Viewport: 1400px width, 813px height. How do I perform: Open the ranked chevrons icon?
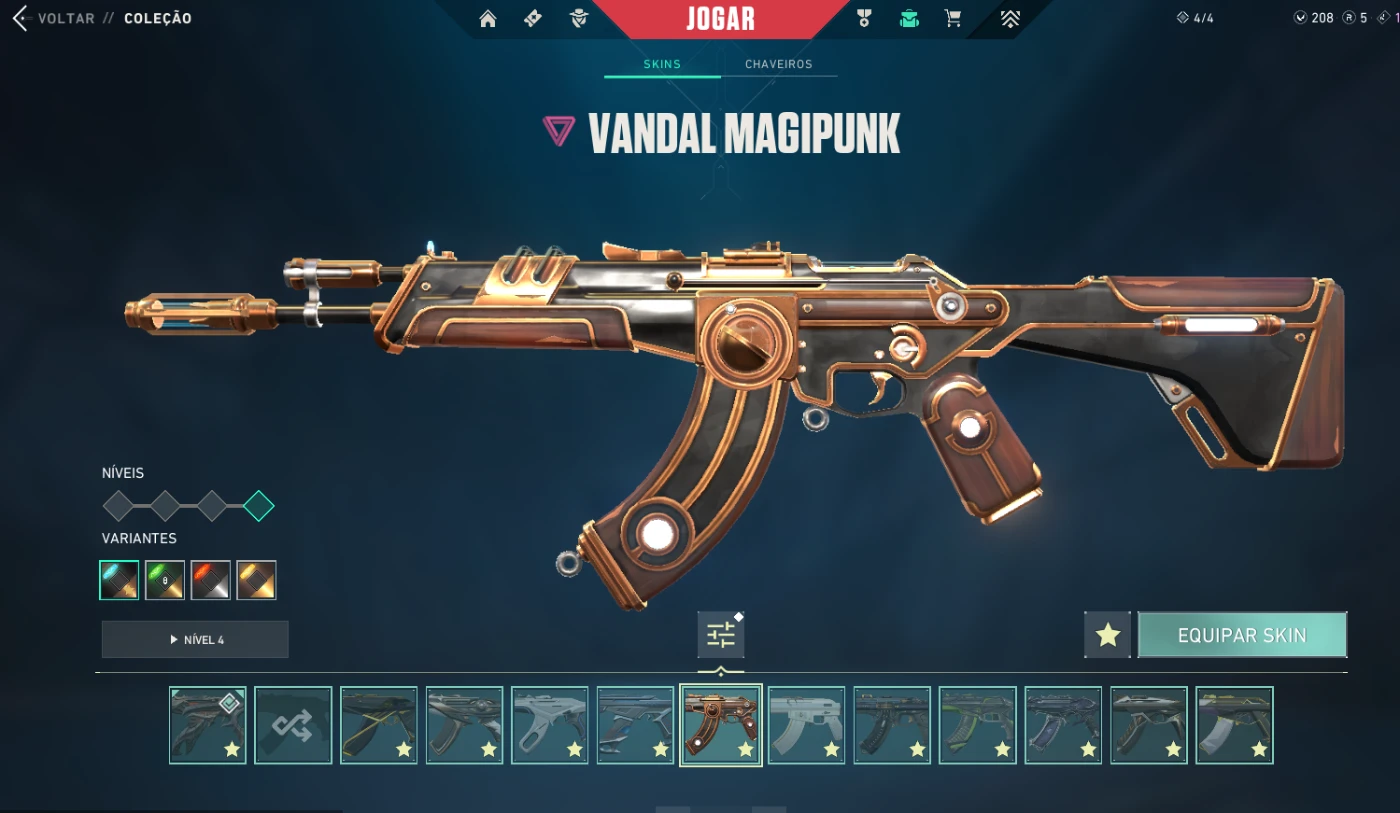[x=1010, y=18]
